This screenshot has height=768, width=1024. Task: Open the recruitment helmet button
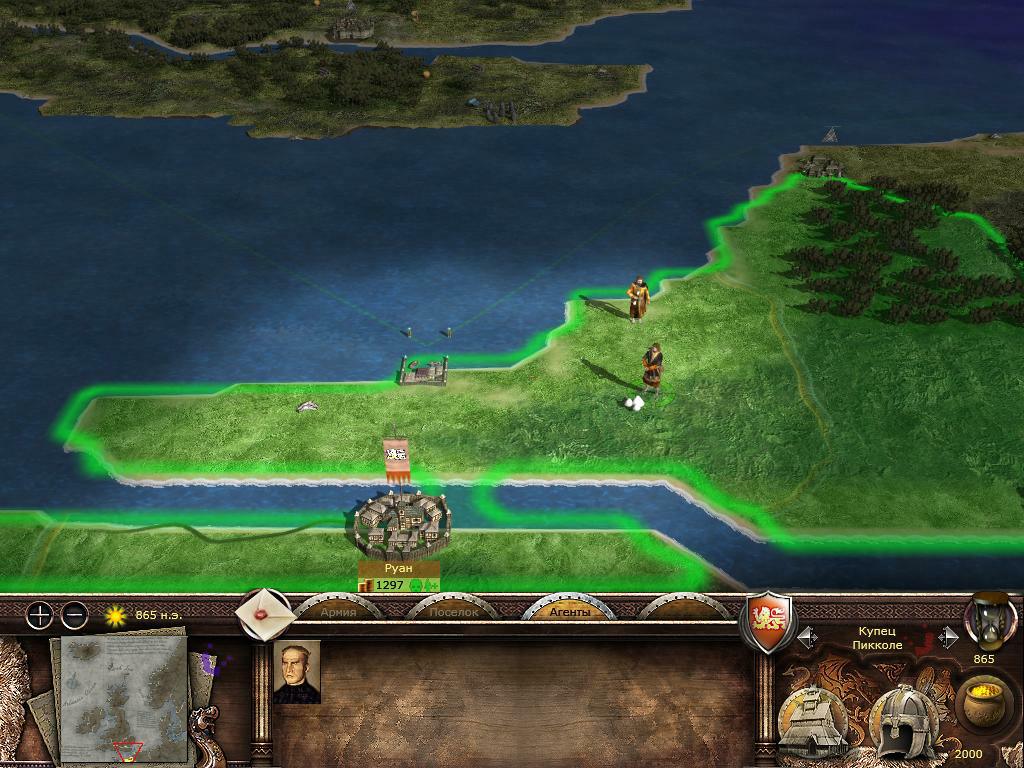point(903,722)
